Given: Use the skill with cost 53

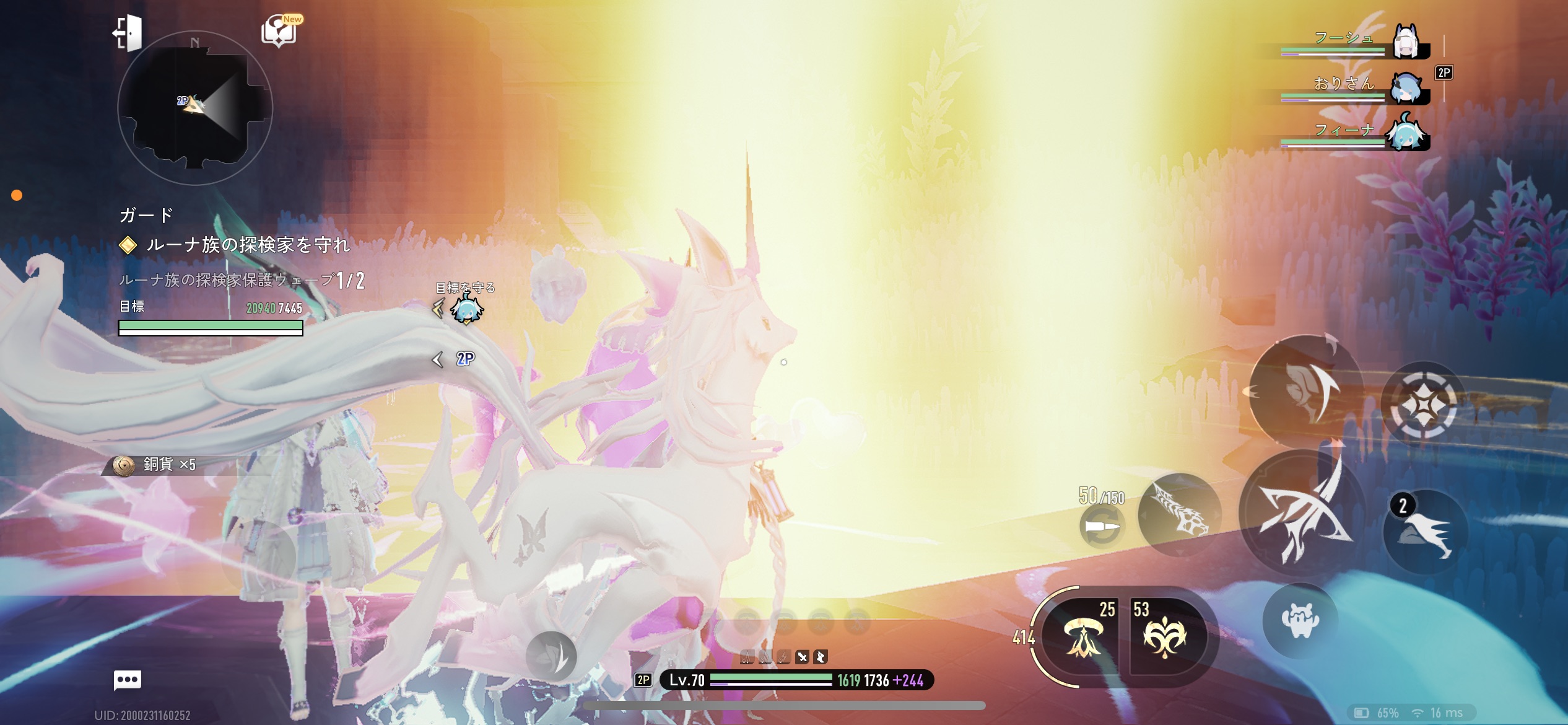Looking at the screenshot, I should pos(1165,637).
